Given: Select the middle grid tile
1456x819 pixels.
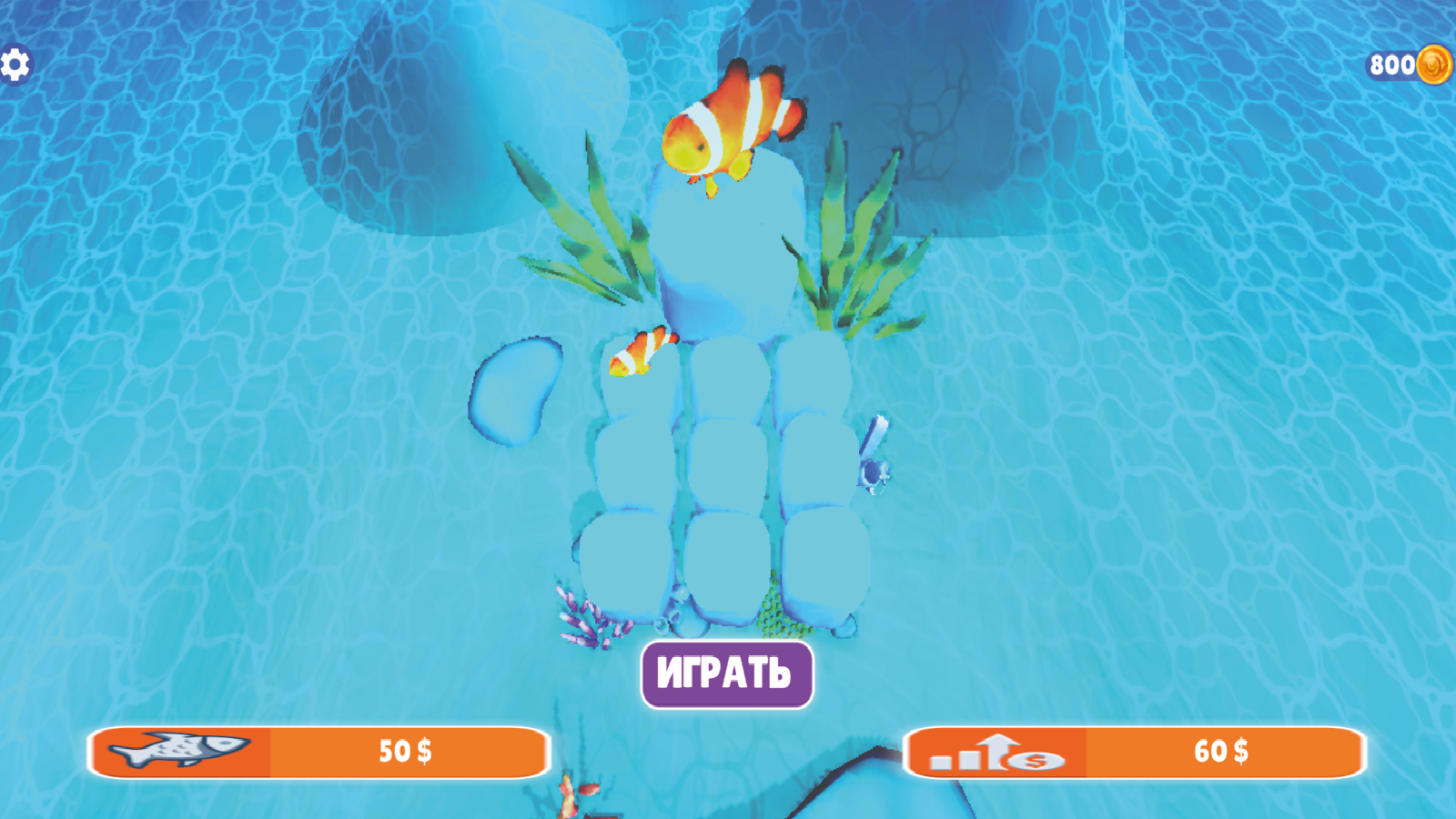Looking at the screenshot, I should click(x=728, y=464).
